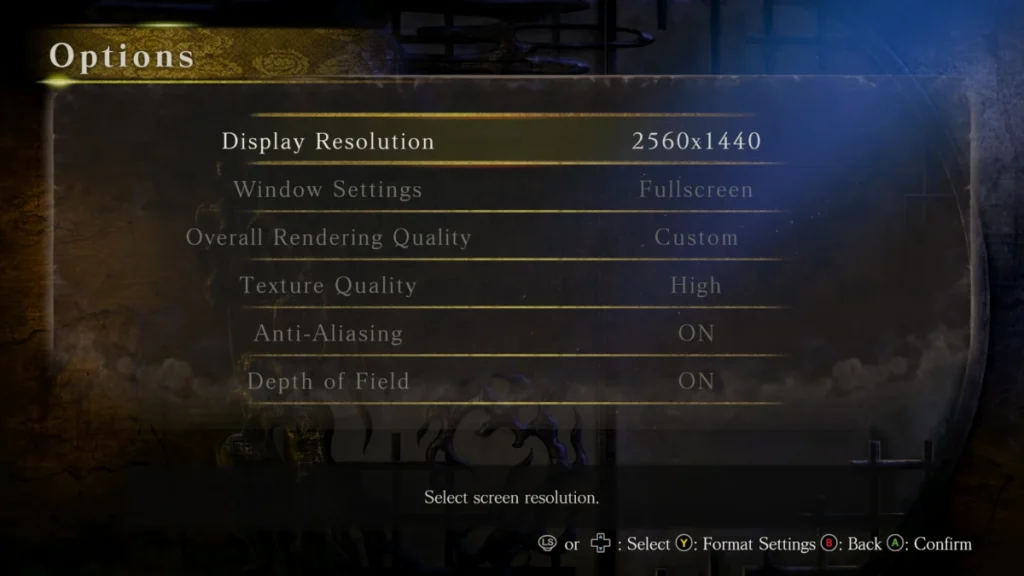Open Window Settings row
Screen dimensions: 1024x576
click(328, 190)
